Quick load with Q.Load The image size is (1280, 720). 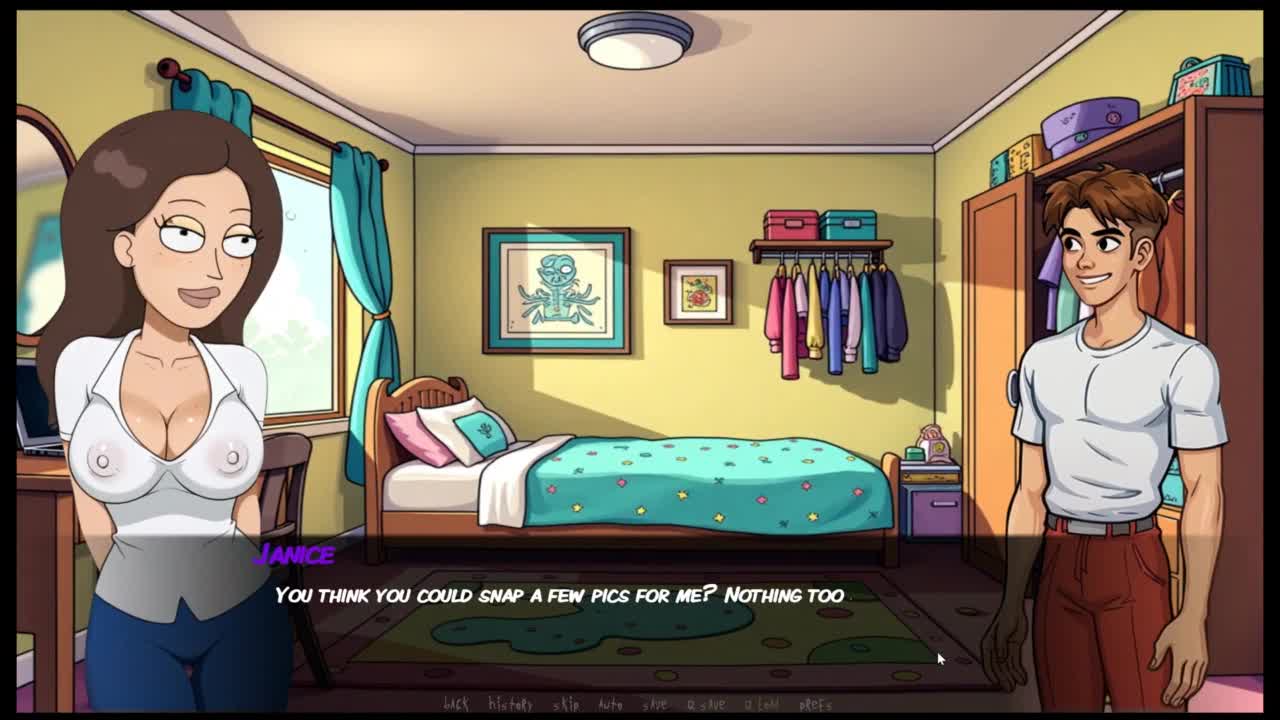click(x=762, y=704)
